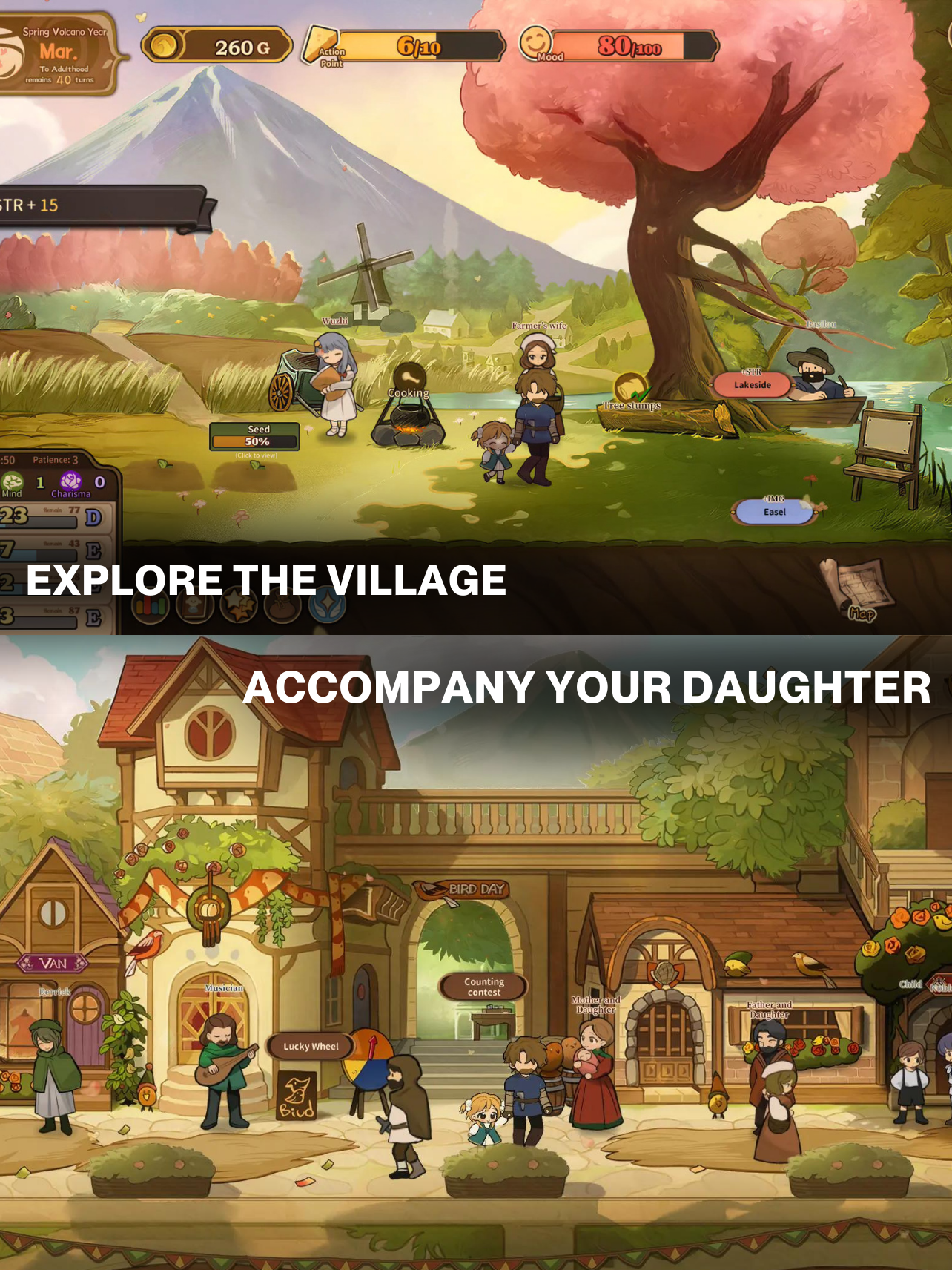Viewport: 952px width, 1270px height.
Task: Expand the Spring Volcano Year calendar panel
Action: [x=58, y=52]
